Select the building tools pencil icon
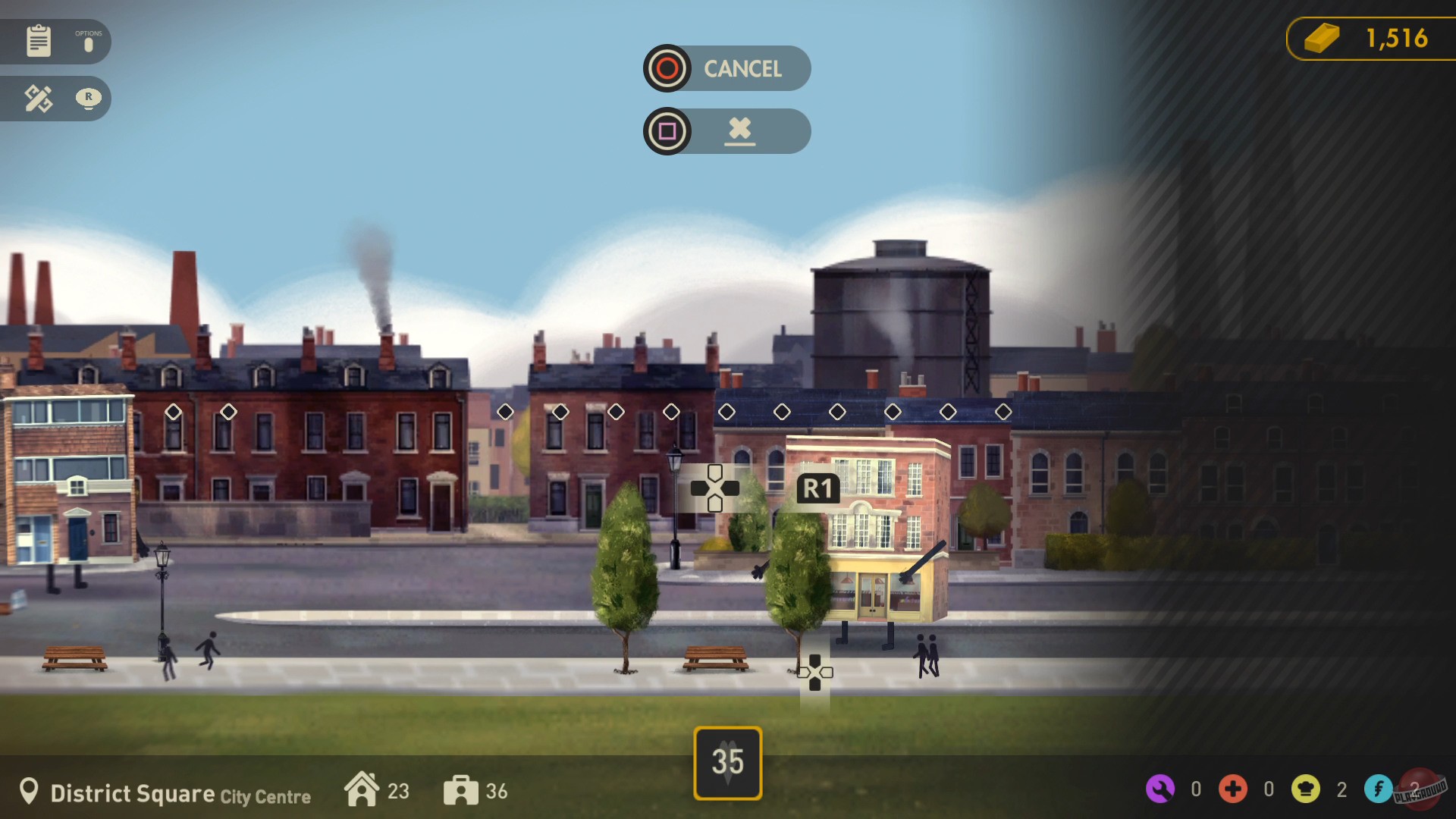Viewport: 1456px width, 819px height. (36, 98)
